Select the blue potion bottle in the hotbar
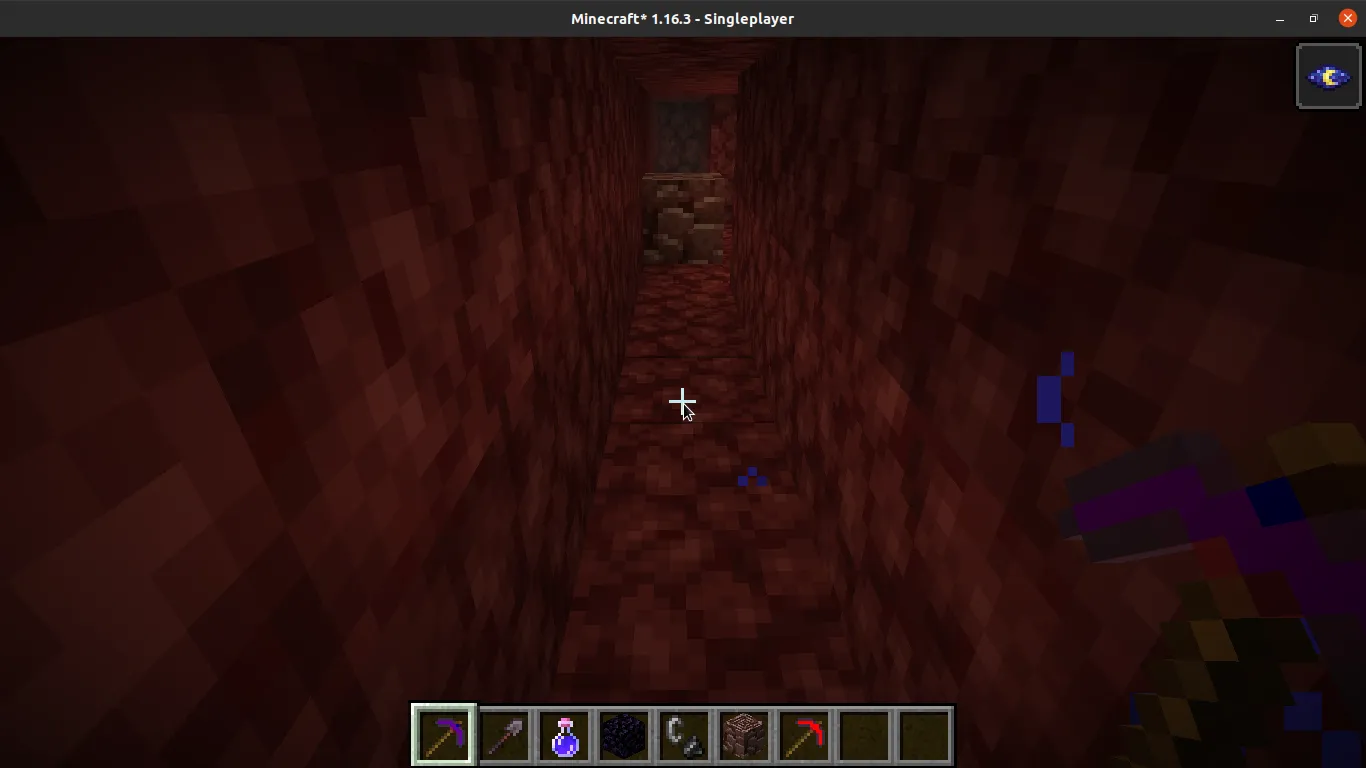 pyautogui.click(x=563, y=735)
